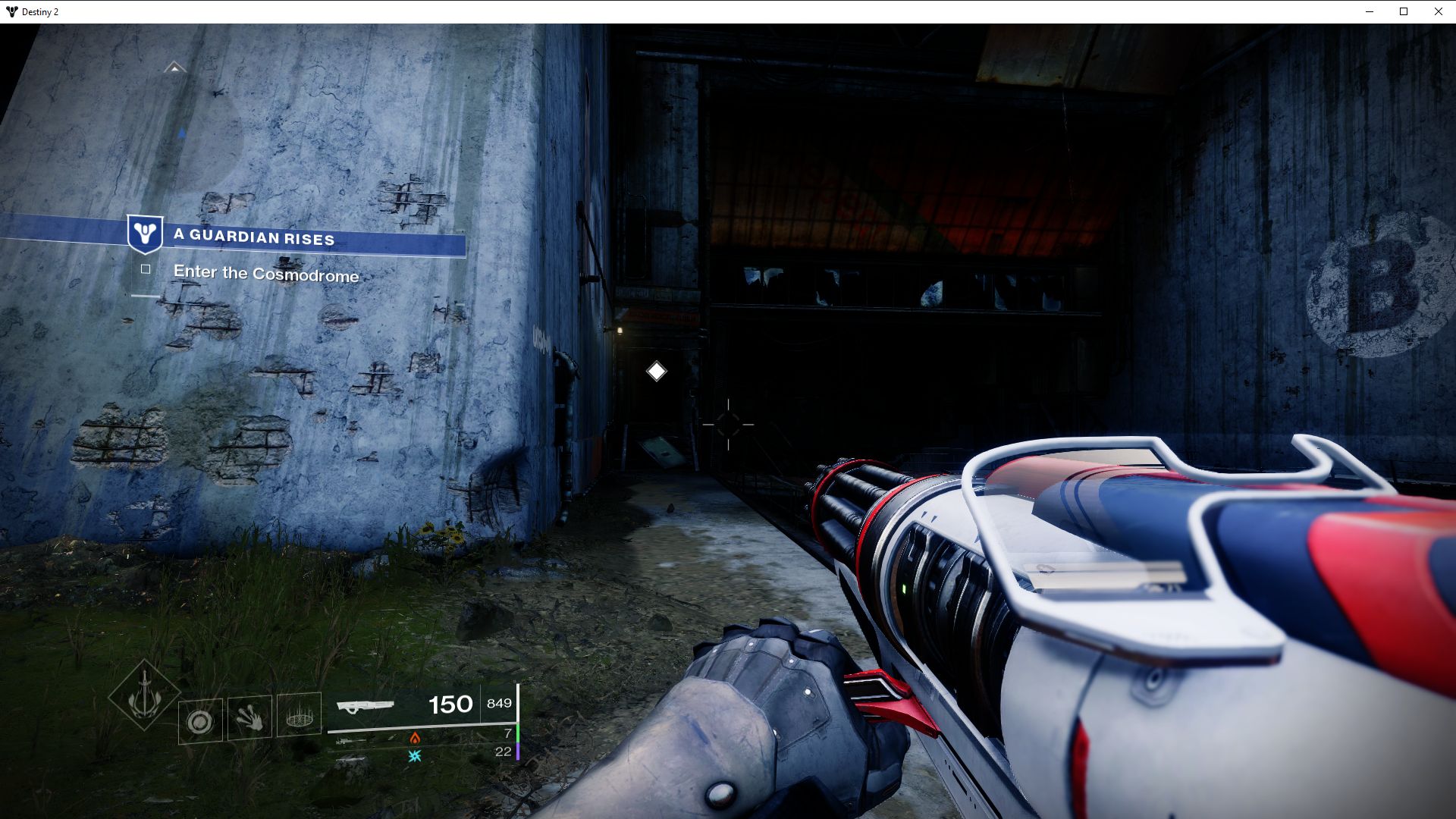Select the equipped primary weapon icon
The image size is (1456, 819).
tap(366, 706)
